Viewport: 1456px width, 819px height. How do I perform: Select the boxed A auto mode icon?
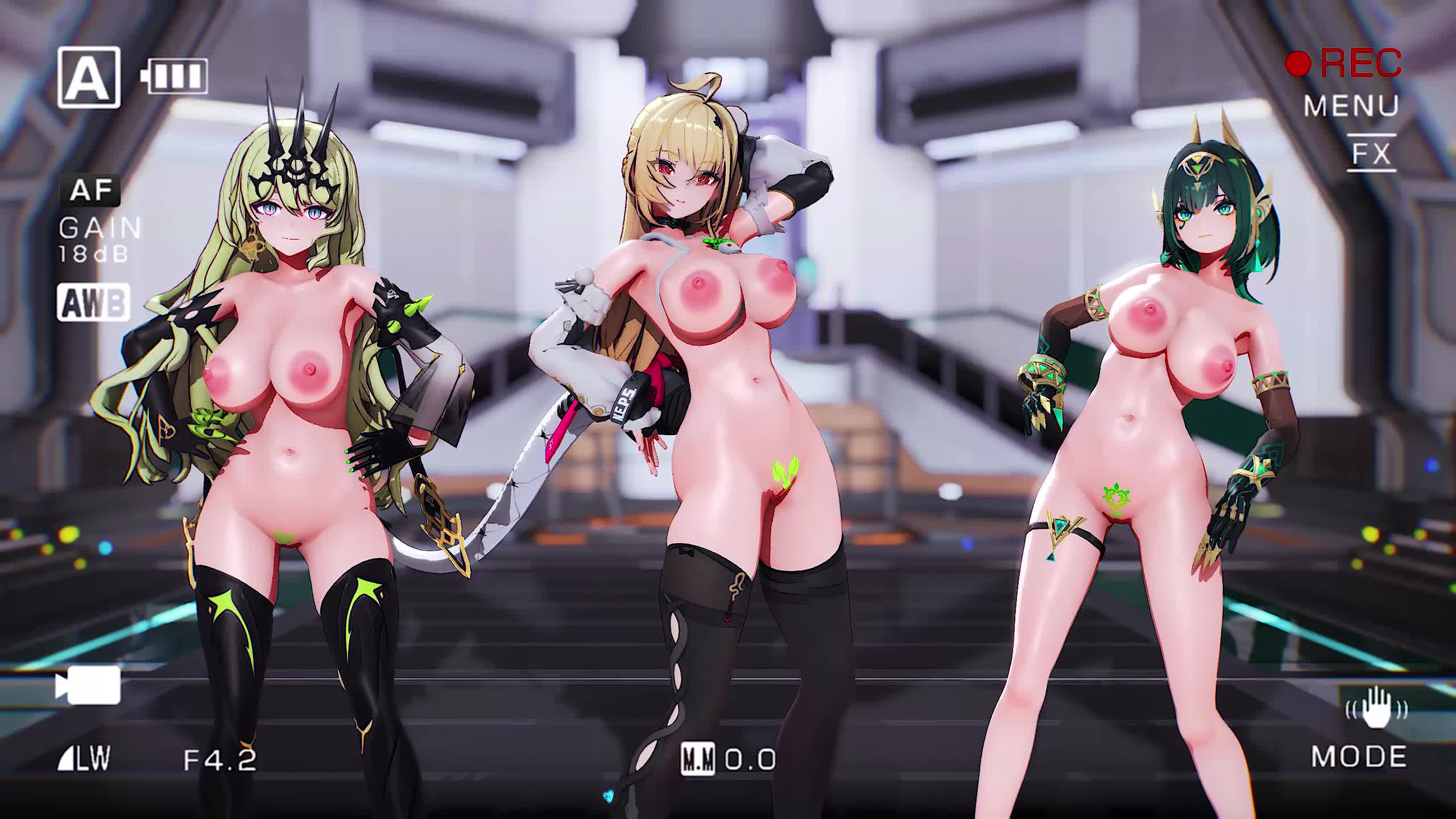(x=89, y=77)
